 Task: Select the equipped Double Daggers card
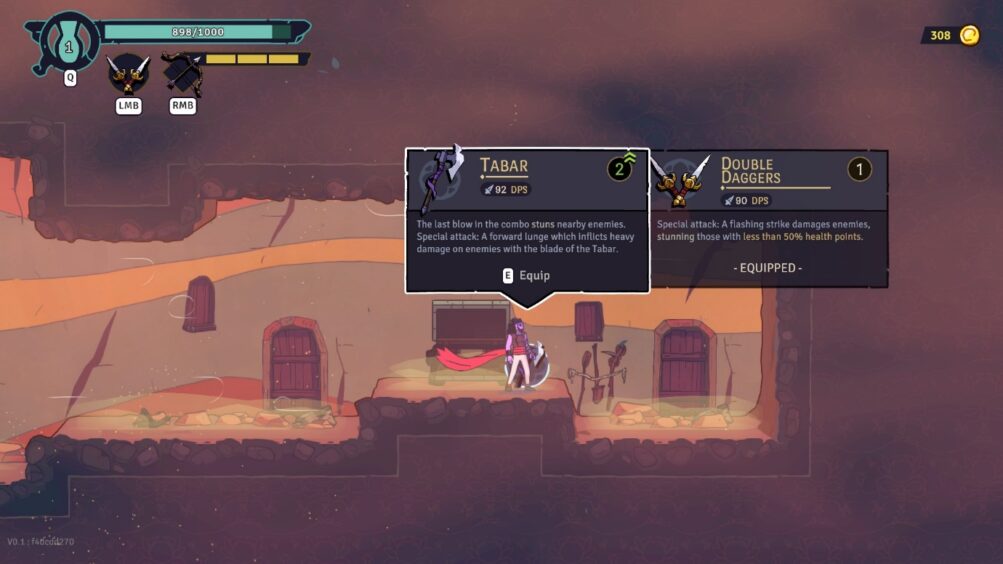(x=768, y=218)
